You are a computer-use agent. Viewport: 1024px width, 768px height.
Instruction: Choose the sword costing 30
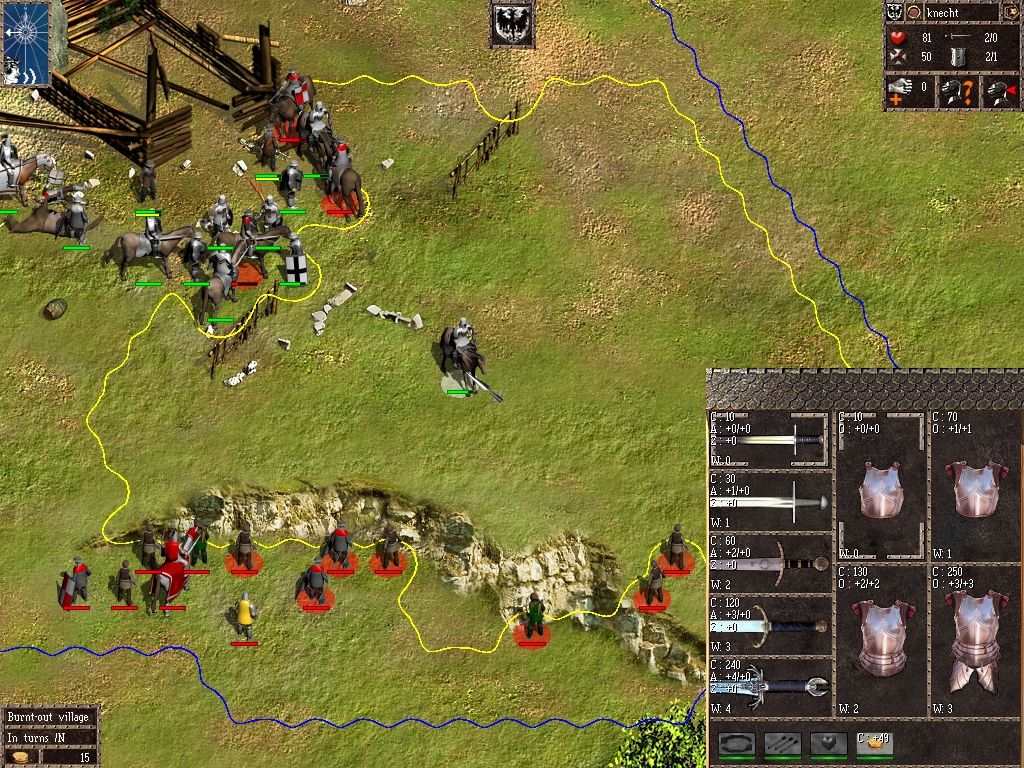point(770,500)
